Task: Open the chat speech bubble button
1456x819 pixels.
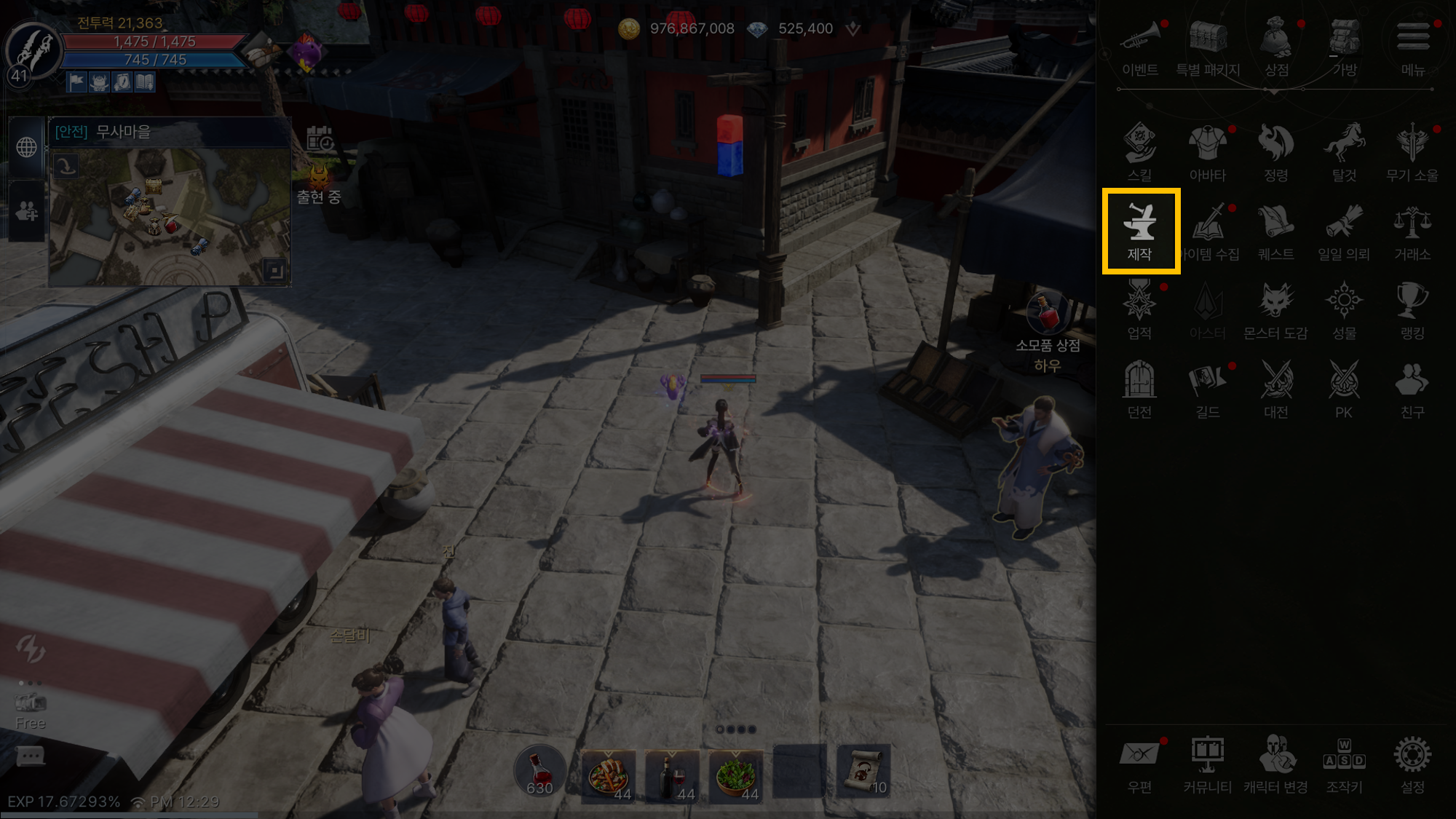Action: pos(30,756)
